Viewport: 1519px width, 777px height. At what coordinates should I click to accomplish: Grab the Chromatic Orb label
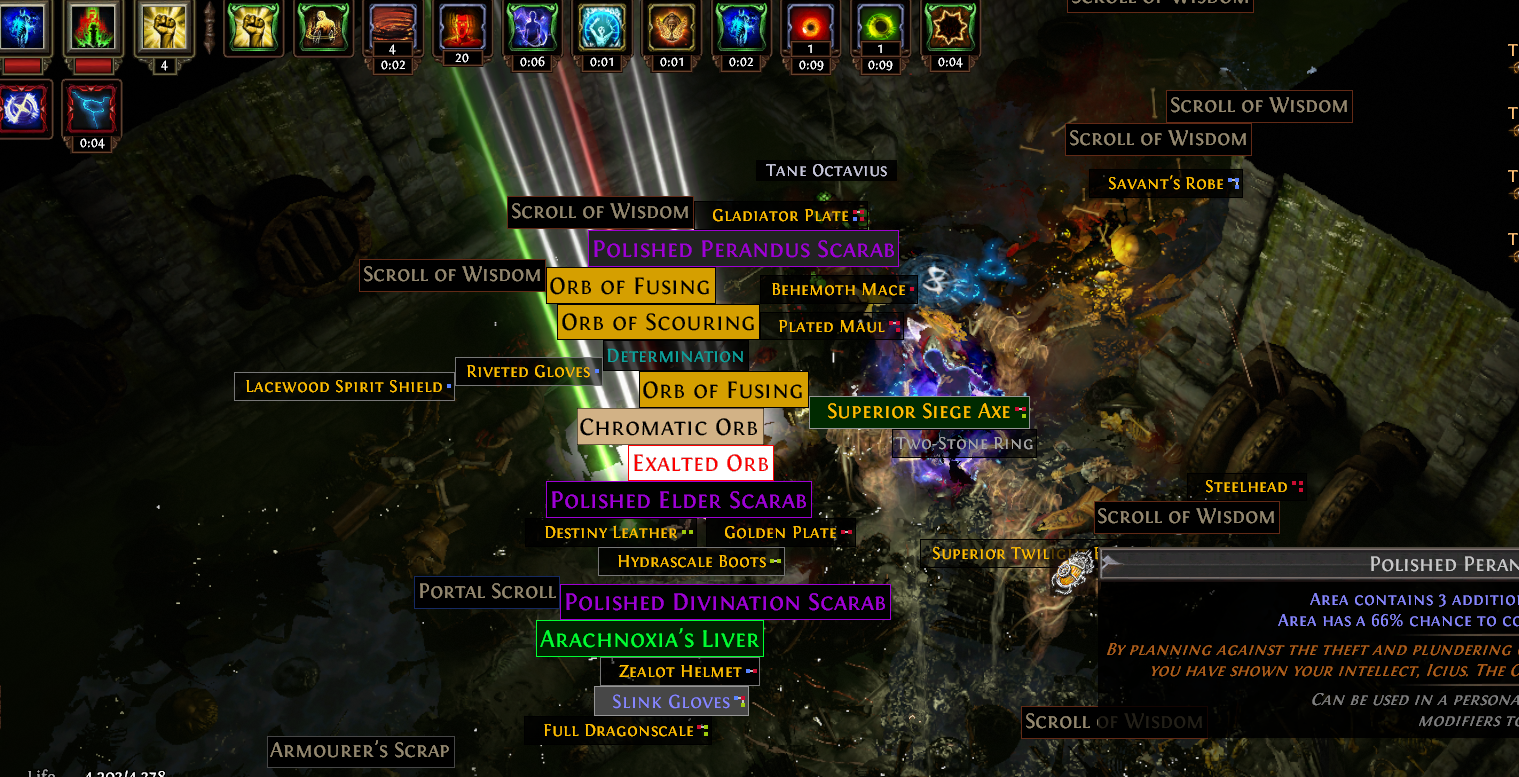pyautogui.click(x=669, y=428)
